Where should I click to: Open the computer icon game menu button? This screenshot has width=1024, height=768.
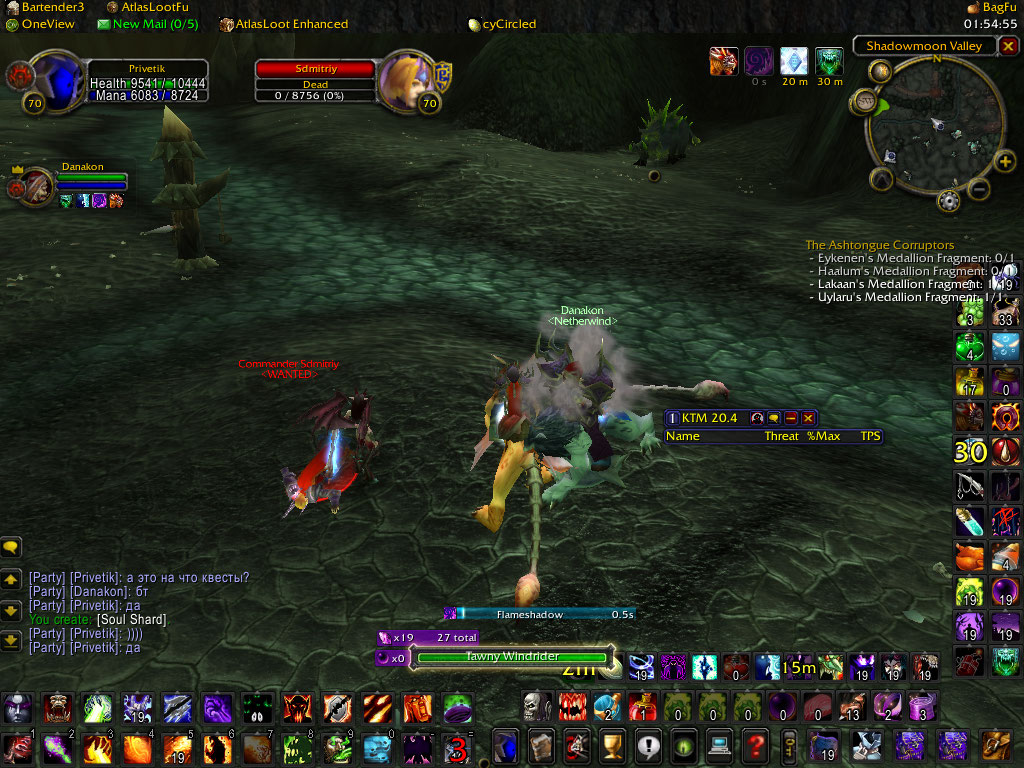pos(719,745)
